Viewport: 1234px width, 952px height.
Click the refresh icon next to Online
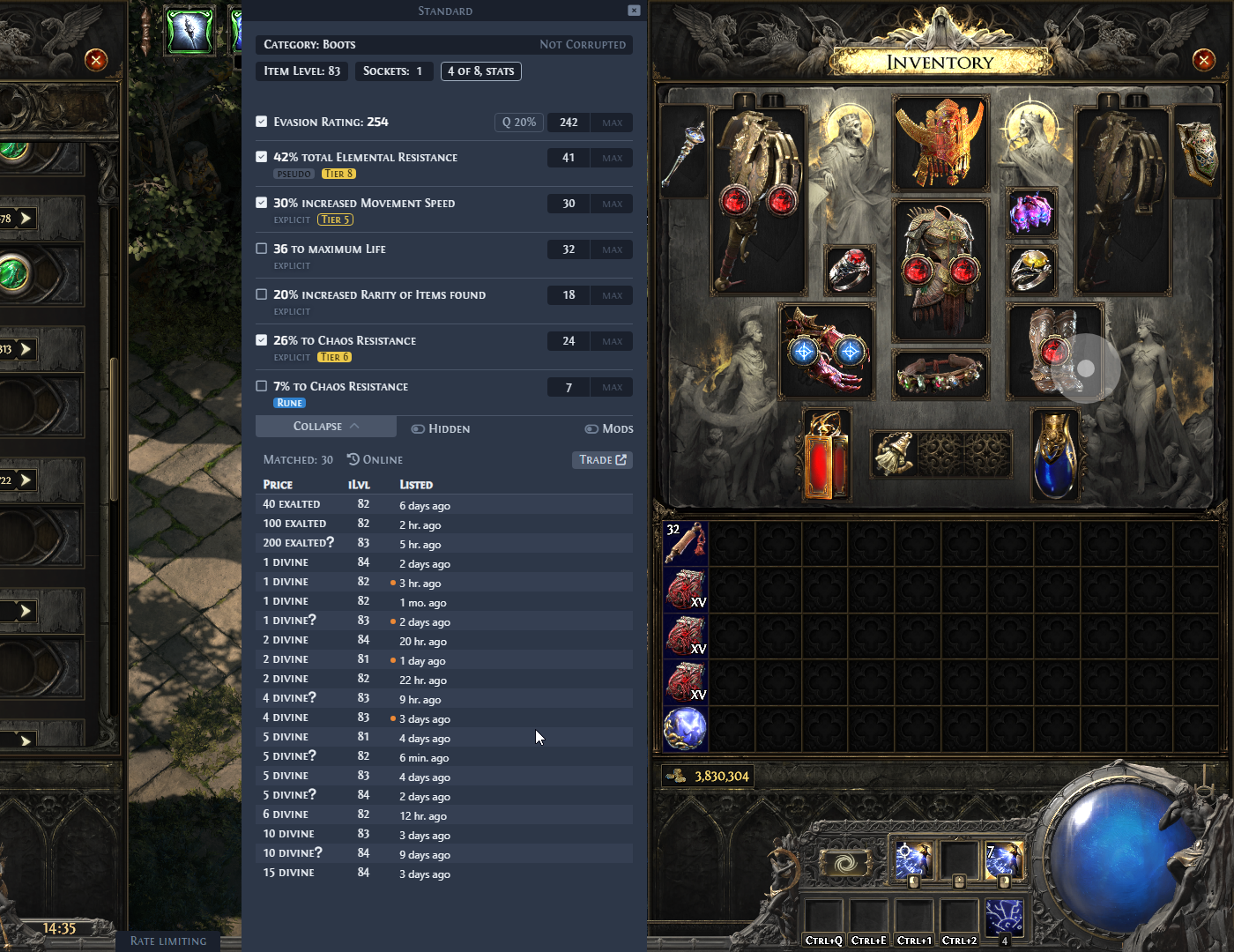[x=354, y=459]
